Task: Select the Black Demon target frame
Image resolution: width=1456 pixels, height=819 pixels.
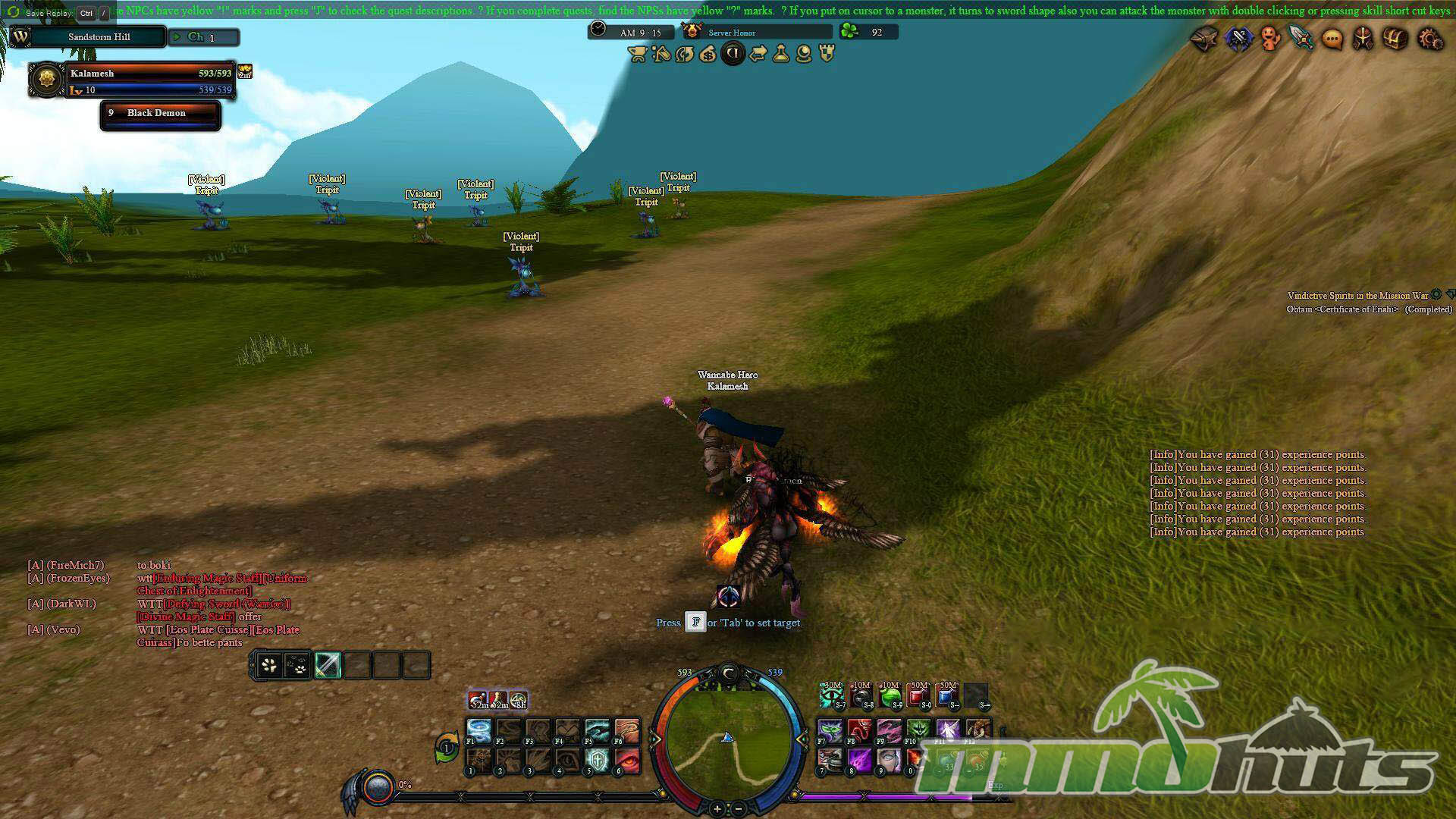Action: [x=160, y=115]
